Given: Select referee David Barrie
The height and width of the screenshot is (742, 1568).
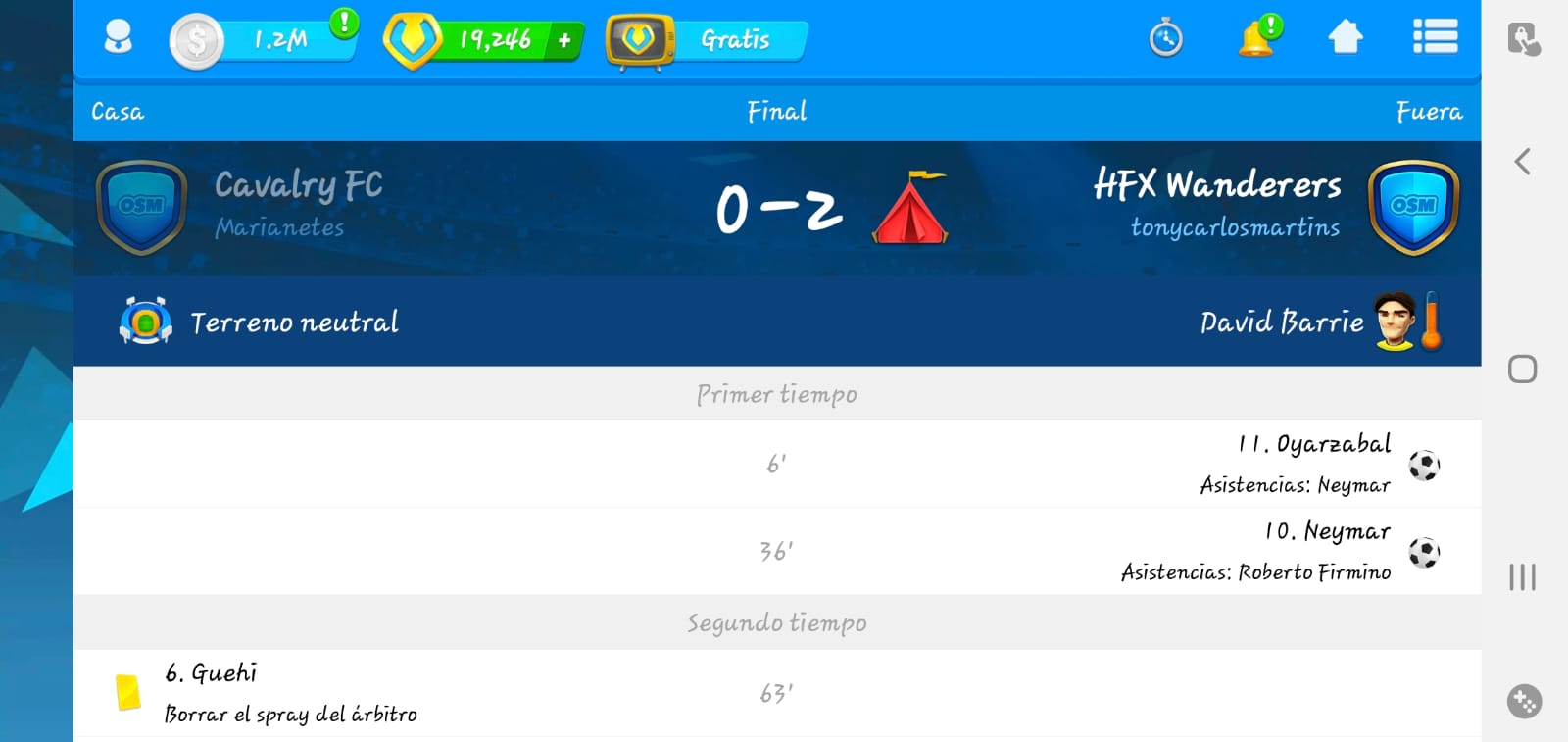Looking at the screenshot, I should pyautogui.click(x=1282, y=322).
